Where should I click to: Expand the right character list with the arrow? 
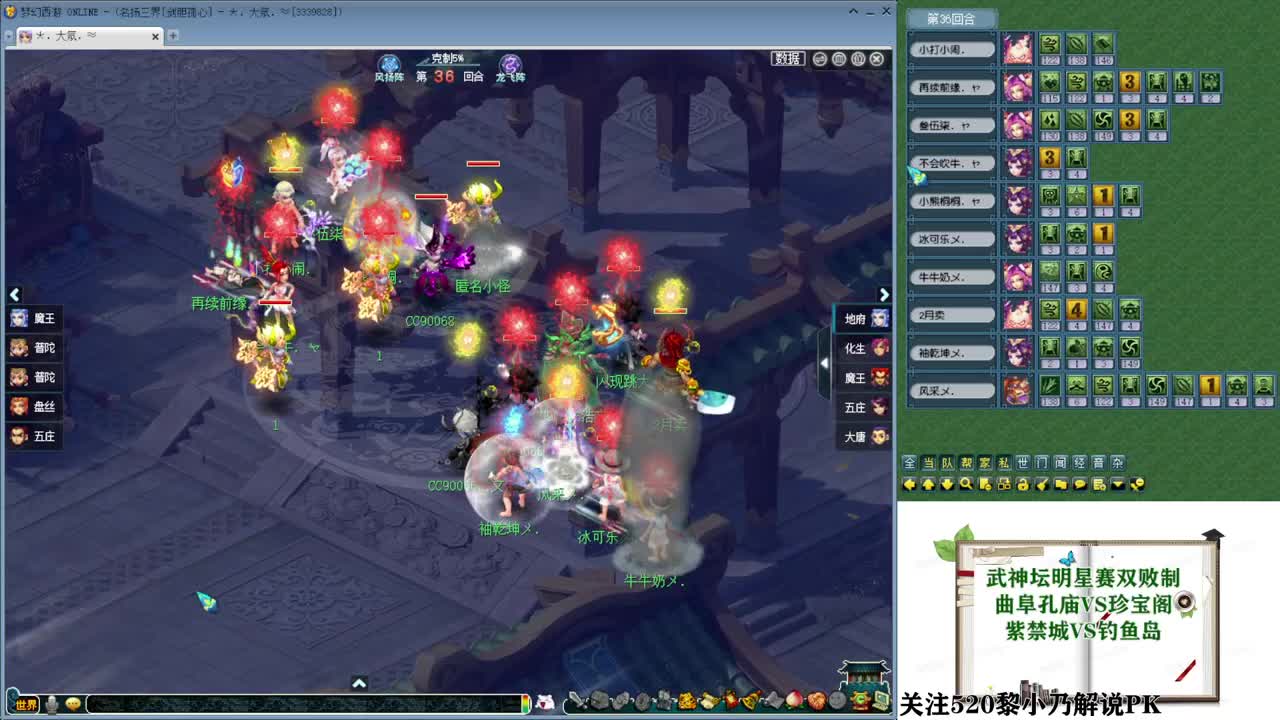883,294
